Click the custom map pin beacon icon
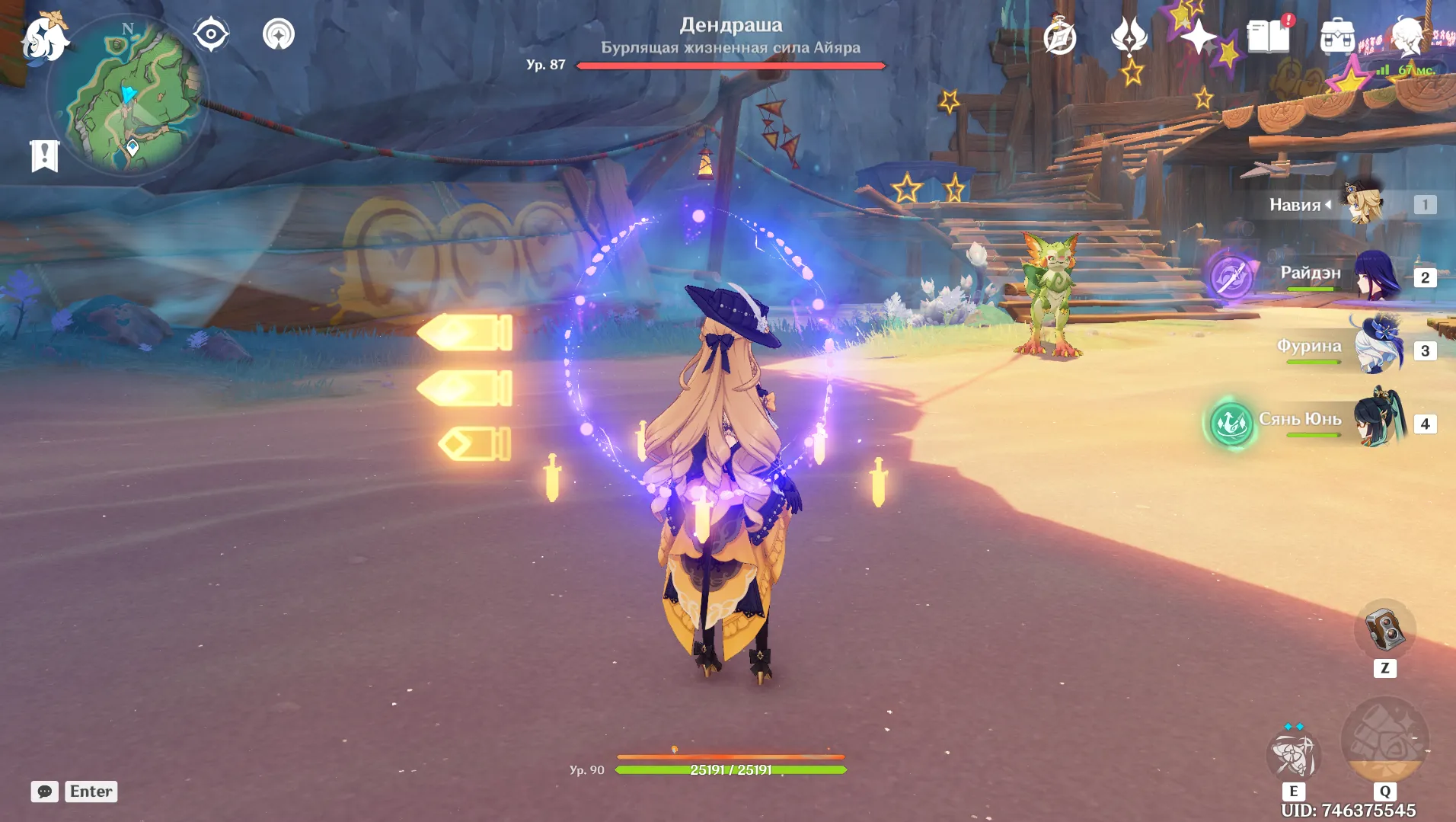Image resolution: width=1456 pixels, height=822 pixels. pyautogui.click(x=278, y=34)
